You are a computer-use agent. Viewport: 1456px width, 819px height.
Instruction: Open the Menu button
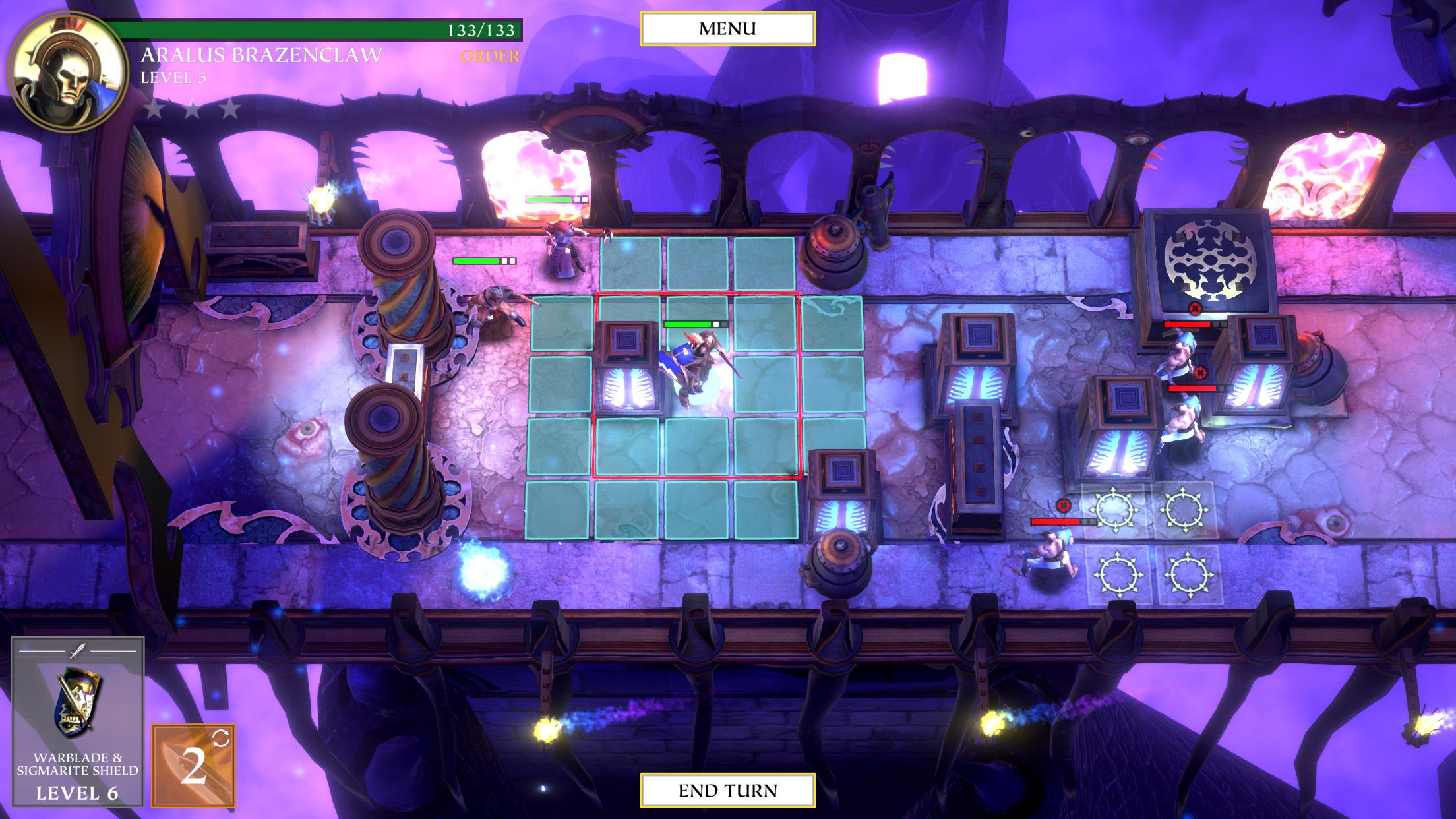point(727,29)
